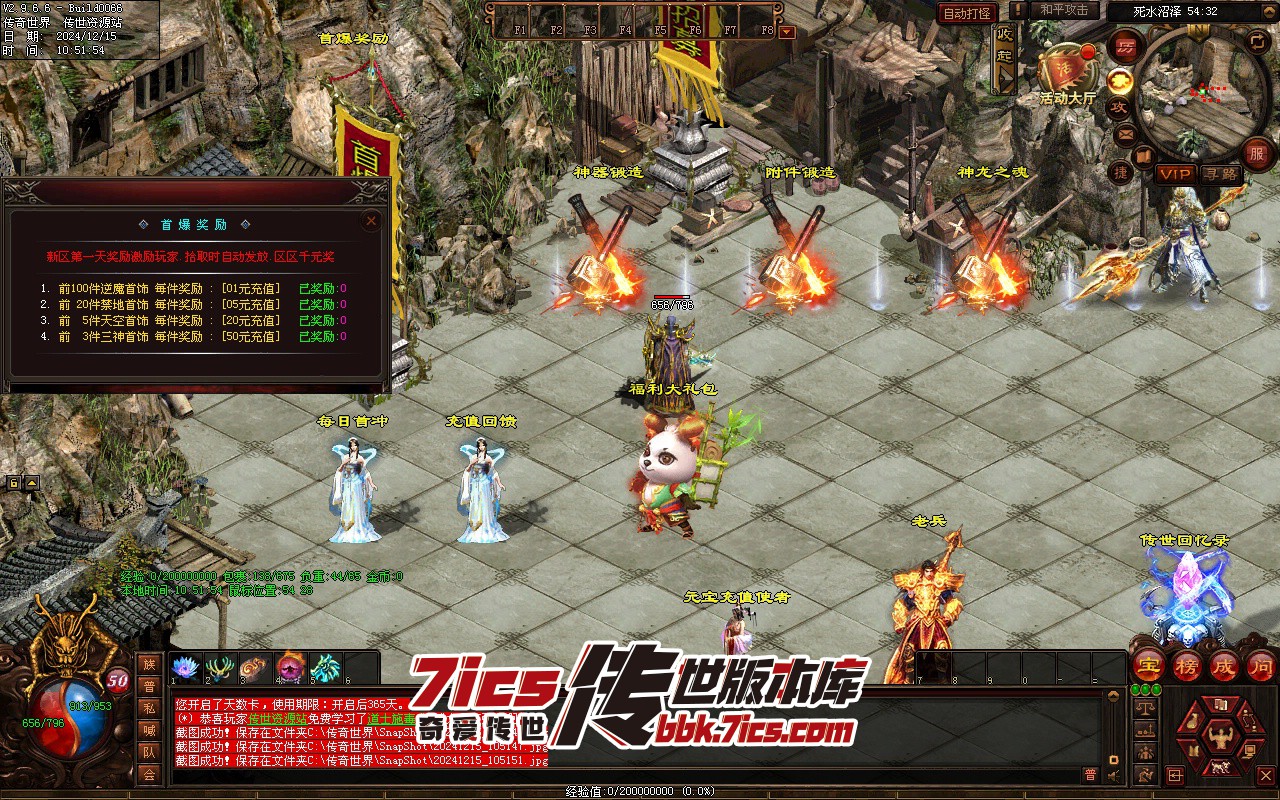The image size is (1280, 800).
Task: Open the 活动大厅 activity hall
Action: point(1066,70)
